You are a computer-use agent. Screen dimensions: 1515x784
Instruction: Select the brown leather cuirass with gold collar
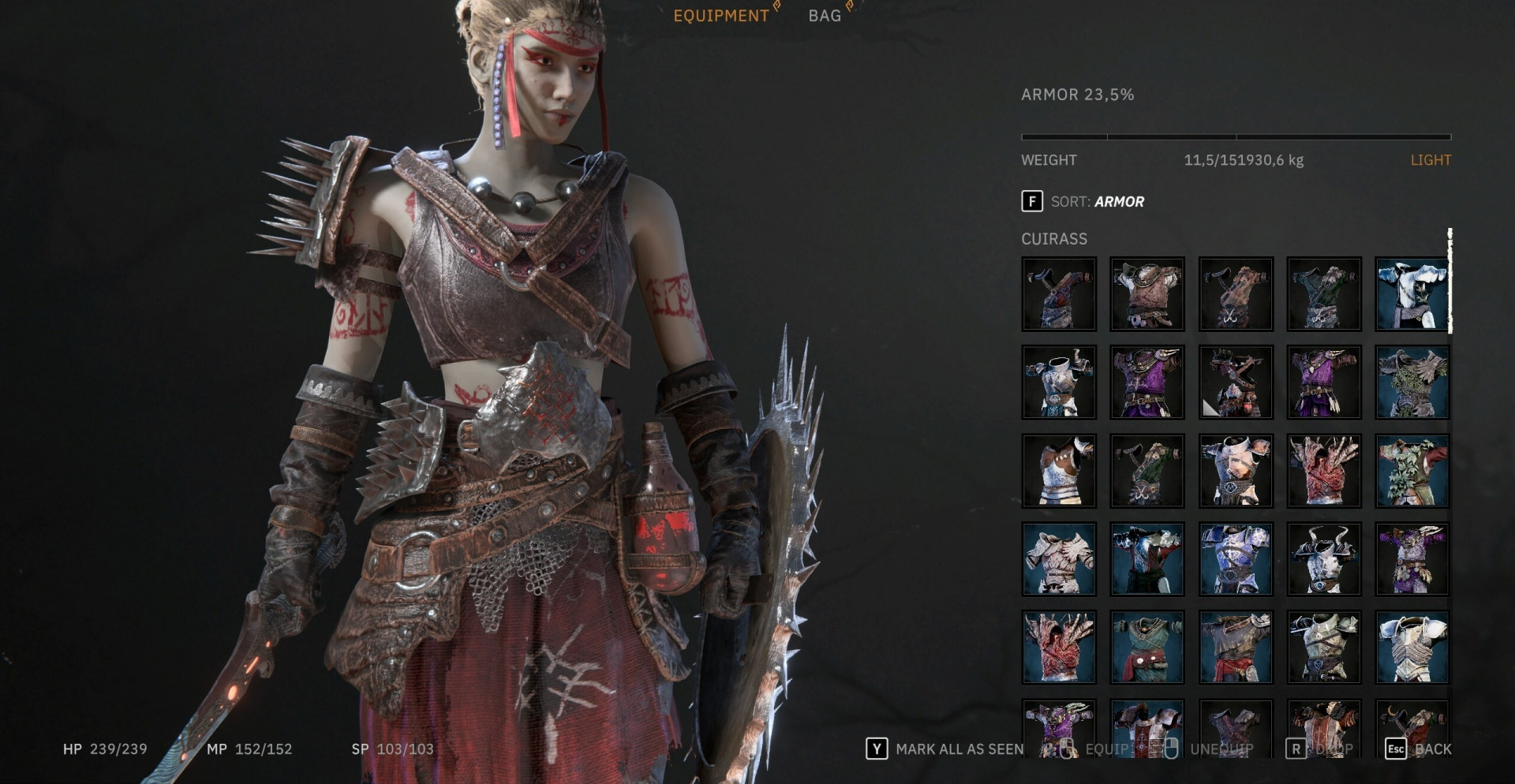[x=1147, y=294]
